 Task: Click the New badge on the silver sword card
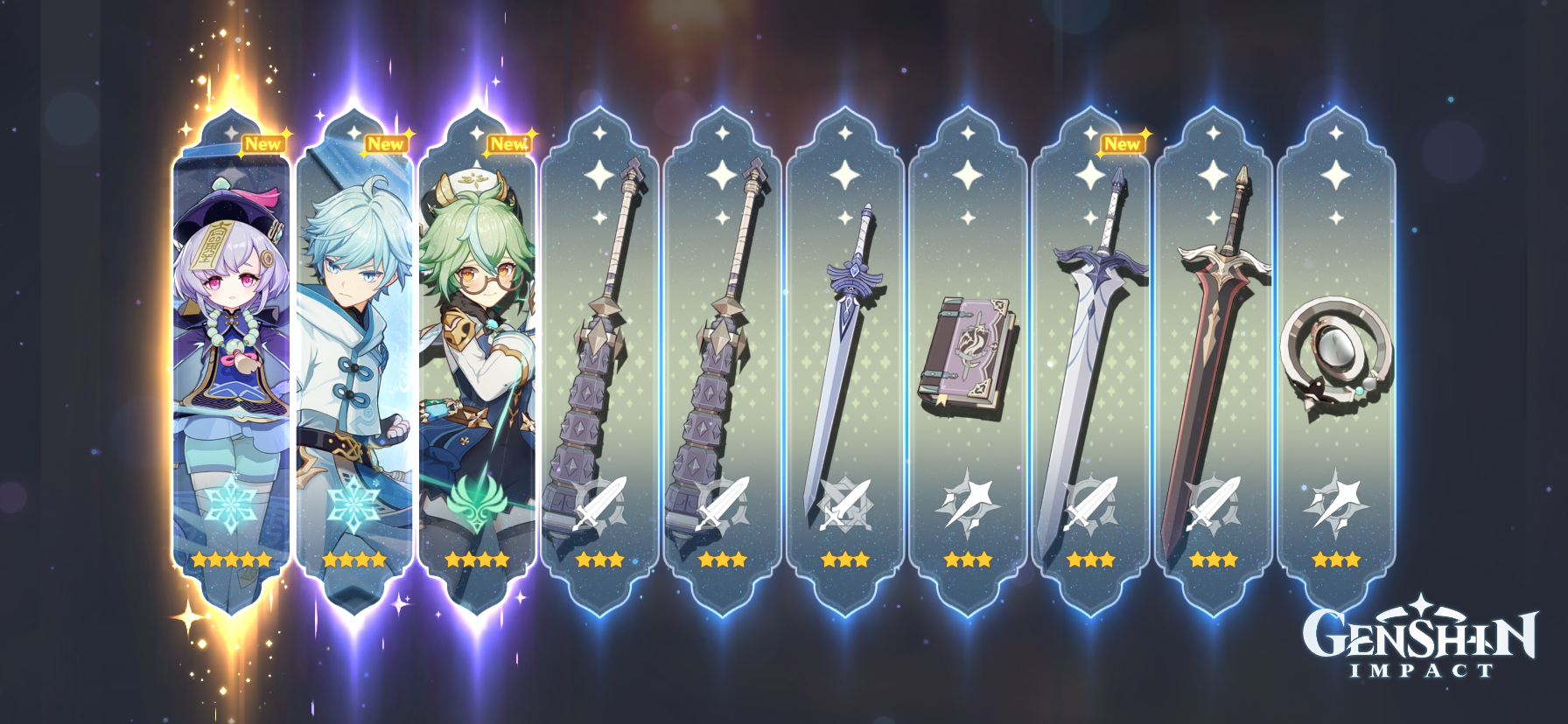pyautogui.click(x=1122, y=143)
